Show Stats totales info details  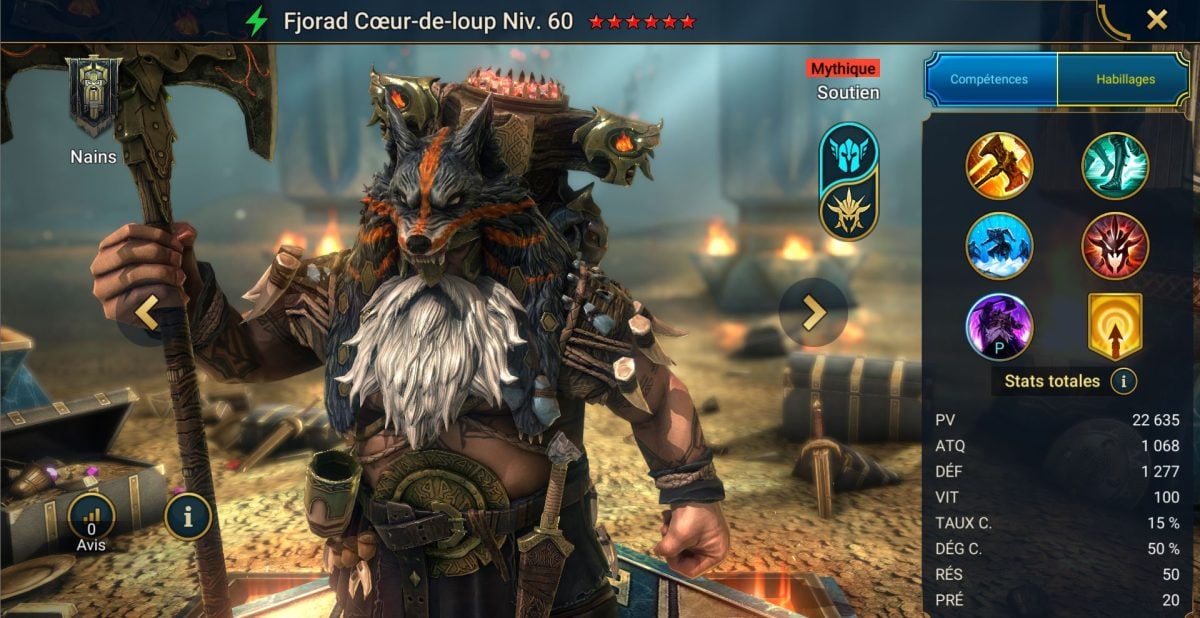tap(1123, 381)
